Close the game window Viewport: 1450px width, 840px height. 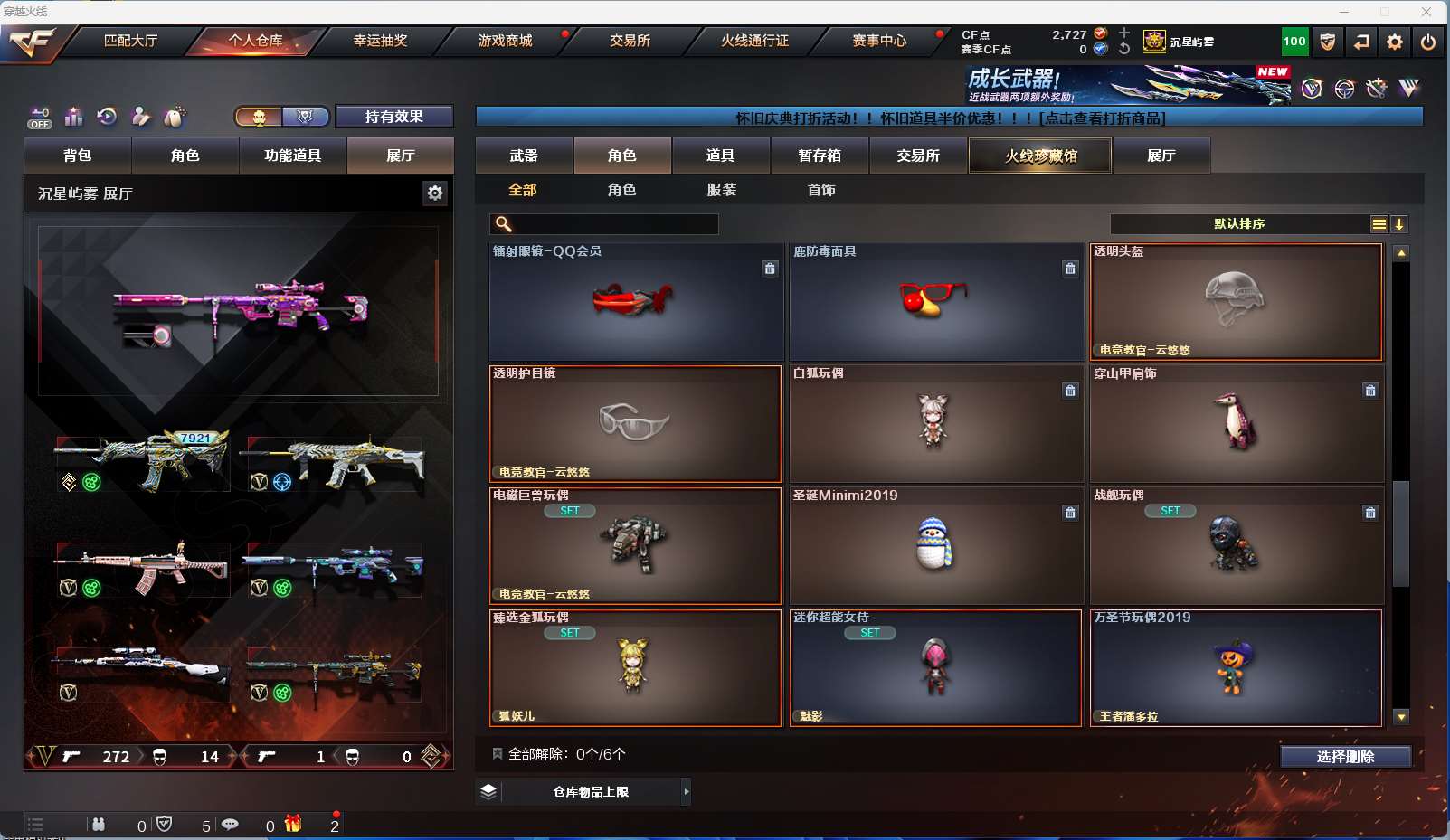tap(1426, 12)
